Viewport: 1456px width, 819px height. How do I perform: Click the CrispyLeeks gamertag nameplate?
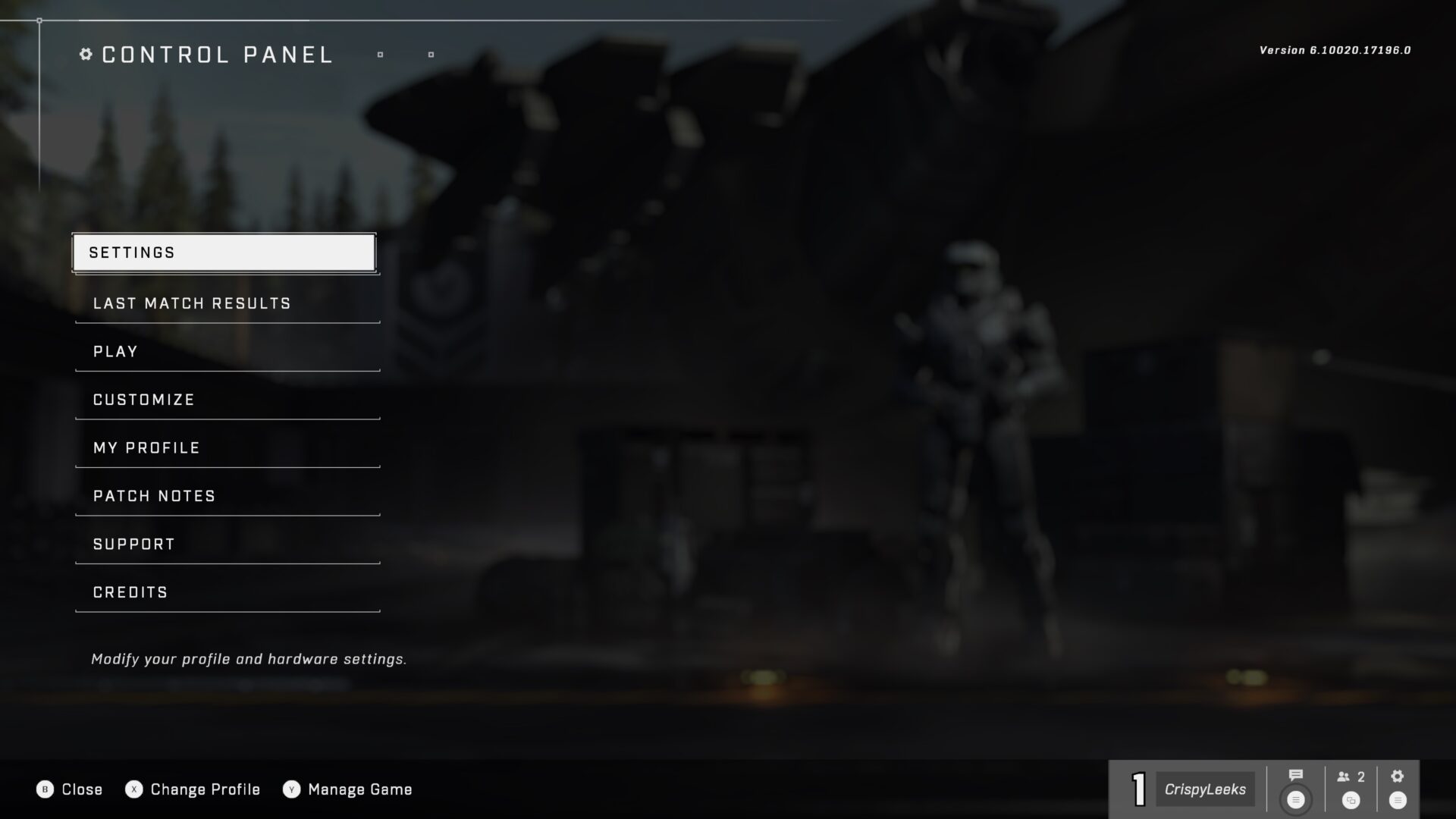click(1206, 789)
